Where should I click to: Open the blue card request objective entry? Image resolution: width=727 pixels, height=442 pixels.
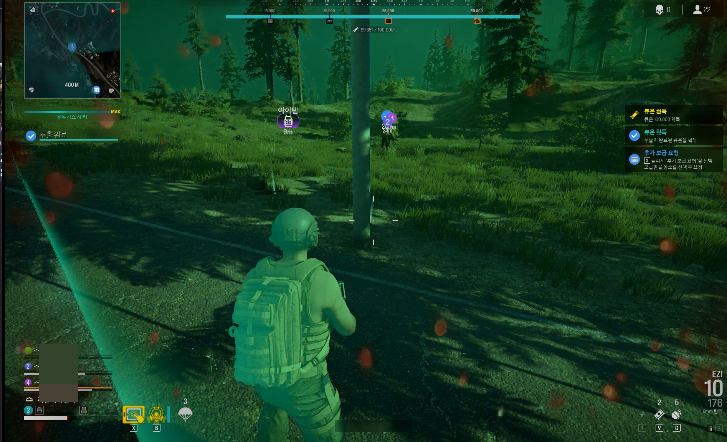[634, 158]
